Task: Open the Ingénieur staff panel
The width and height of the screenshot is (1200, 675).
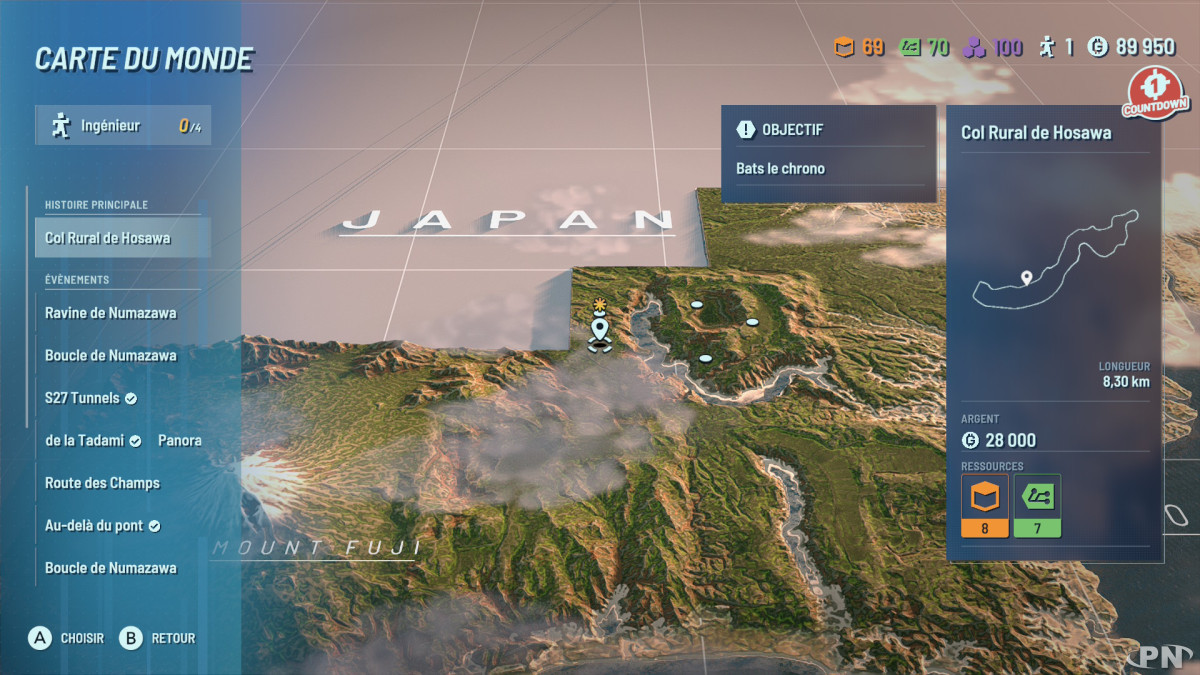Action: coord(123,126)
